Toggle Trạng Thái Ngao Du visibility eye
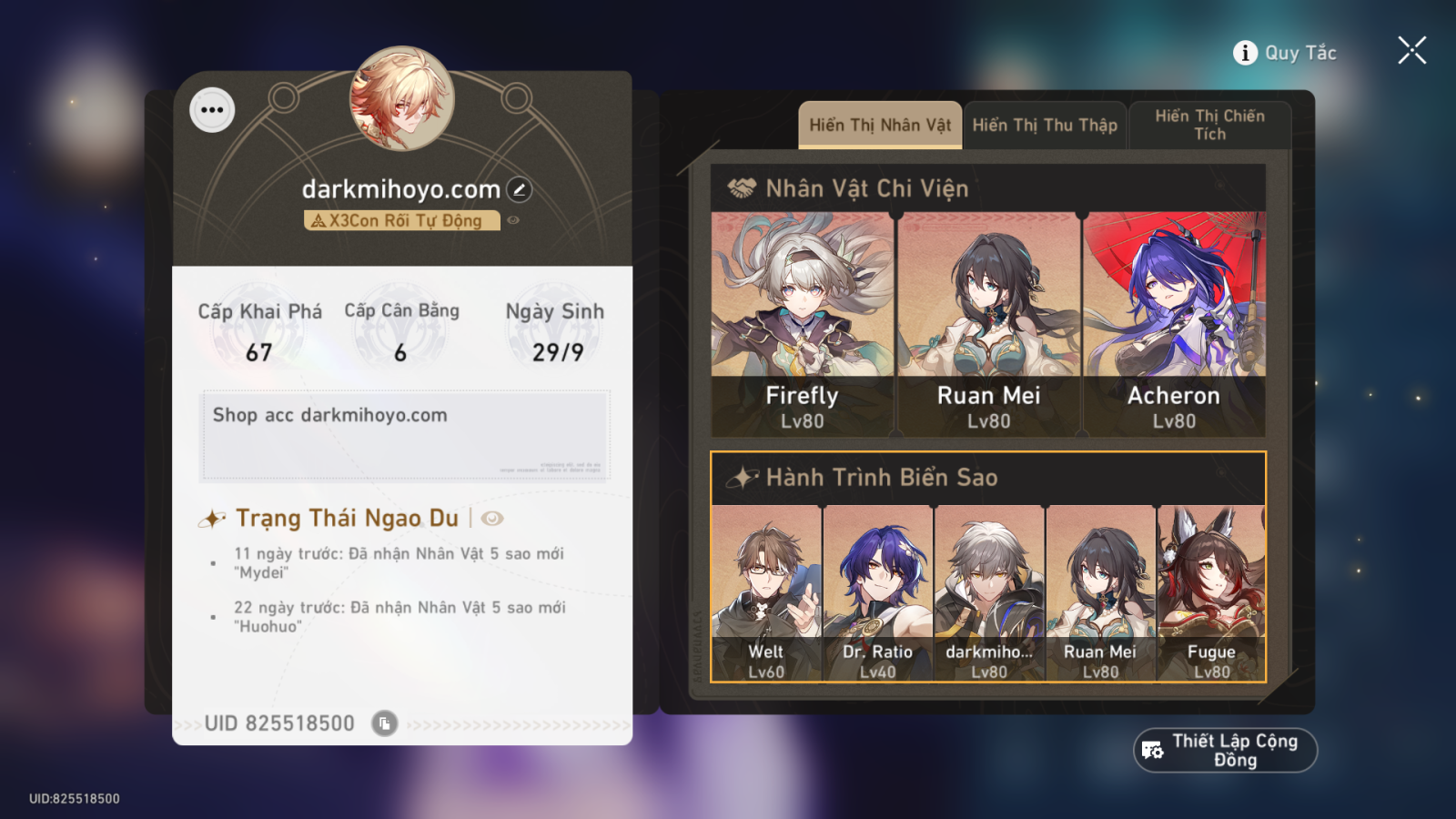Image resolution: width=1456 pixels, height=819 pixels. (492, 518)
